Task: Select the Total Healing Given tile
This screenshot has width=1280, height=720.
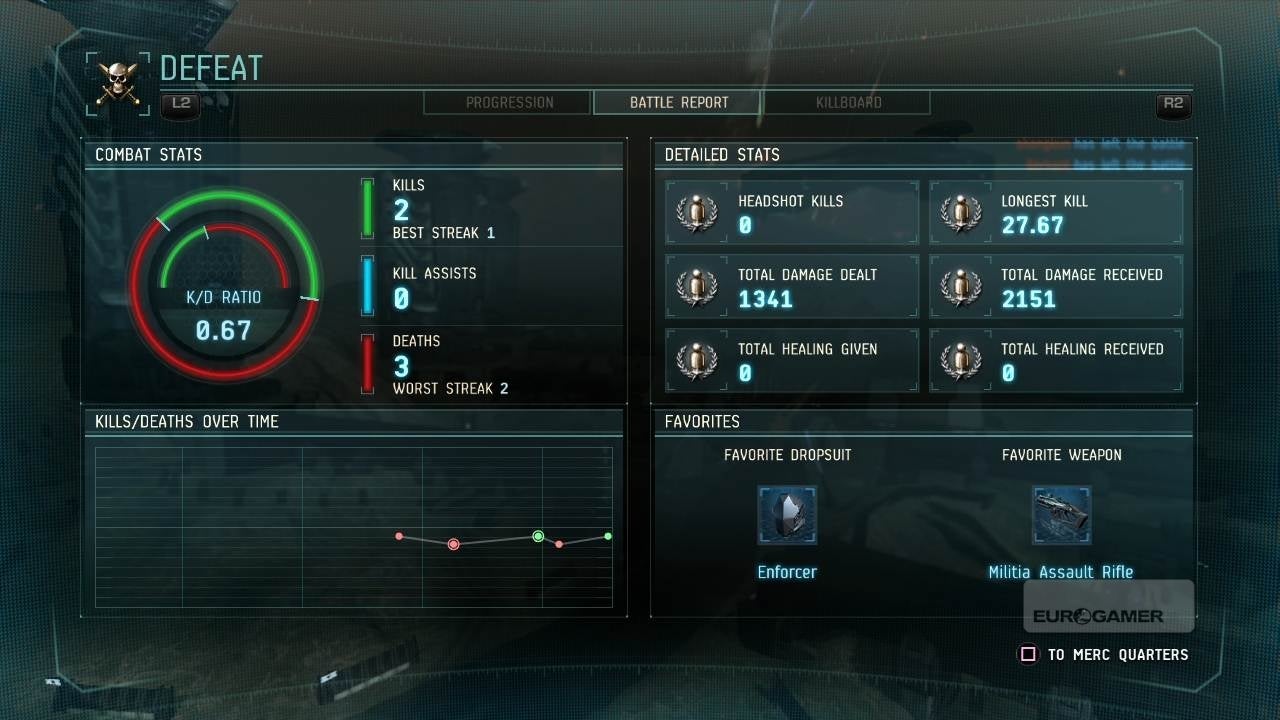Action: coord(793,361)
